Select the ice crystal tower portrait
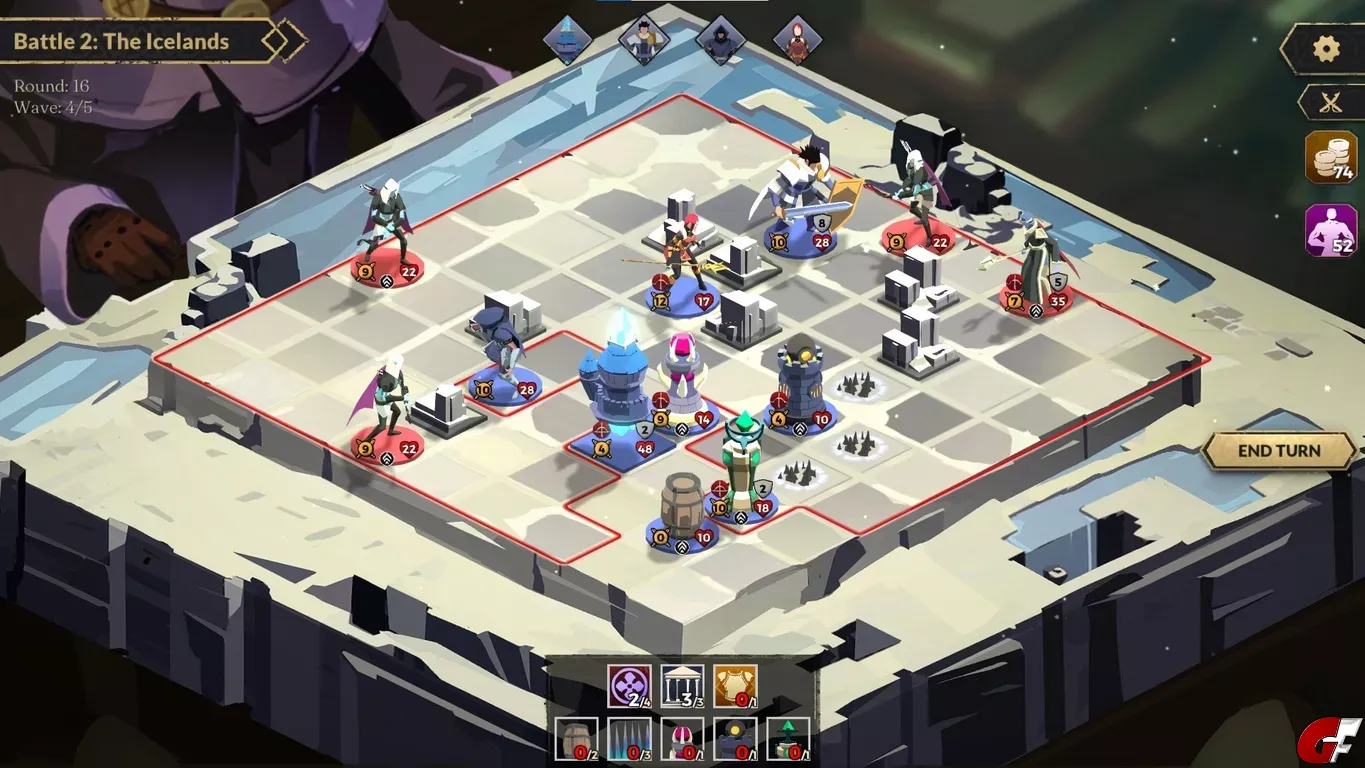This screenshot has width=1365, height=768. [567, 41]
